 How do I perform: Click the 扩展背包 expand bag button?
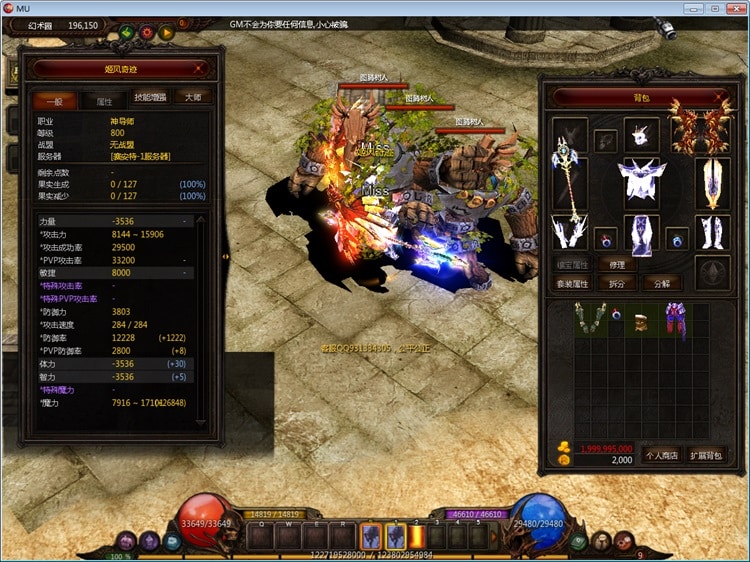click(706, 455)
